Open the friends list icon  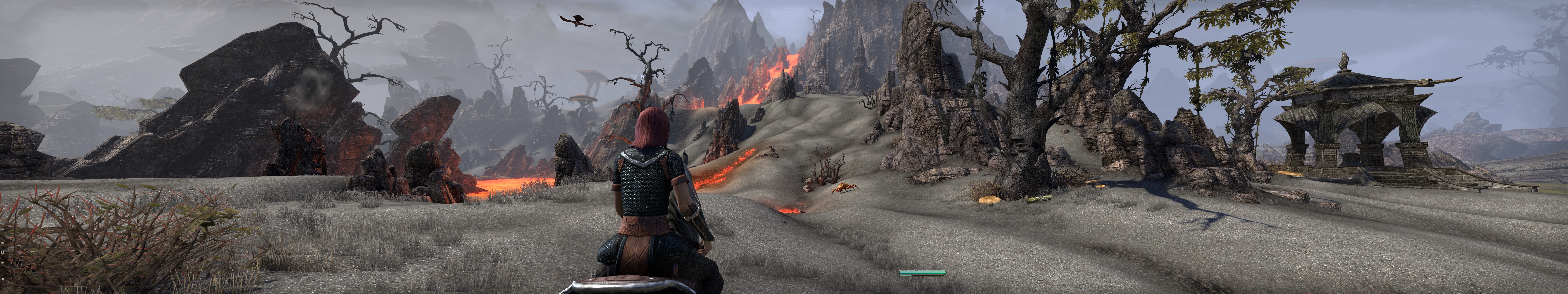(2, 253)
